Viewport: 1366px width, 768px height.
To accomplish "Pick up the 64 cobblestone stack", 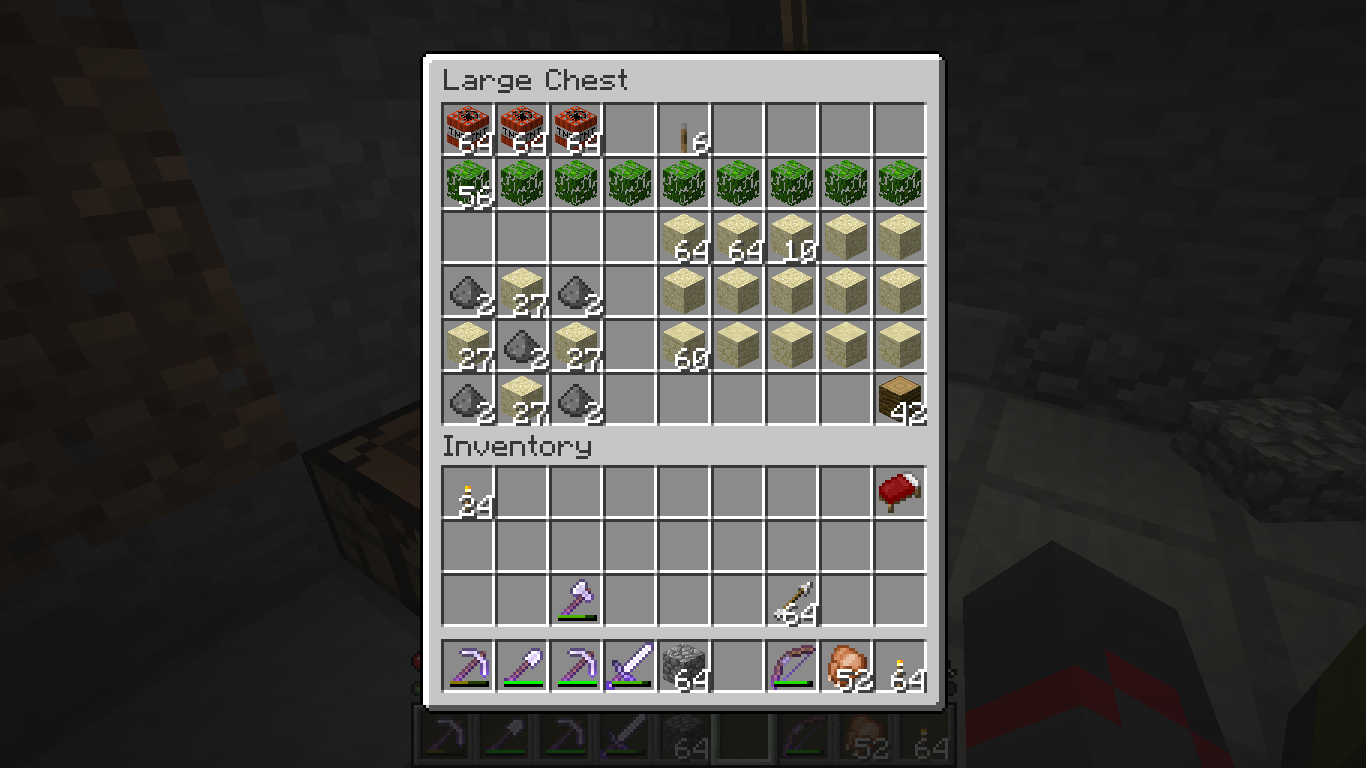I will click(684, 666).
